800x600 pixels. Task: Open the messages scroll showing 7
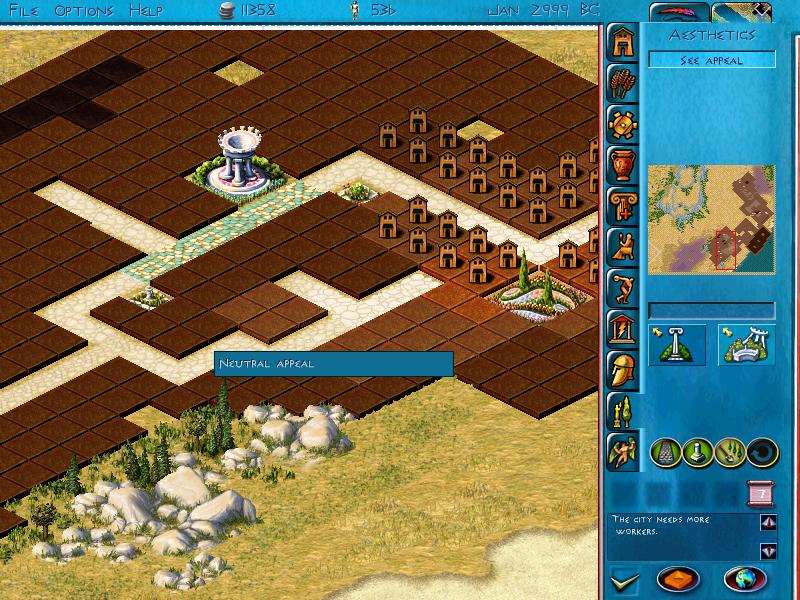(760, 494)
